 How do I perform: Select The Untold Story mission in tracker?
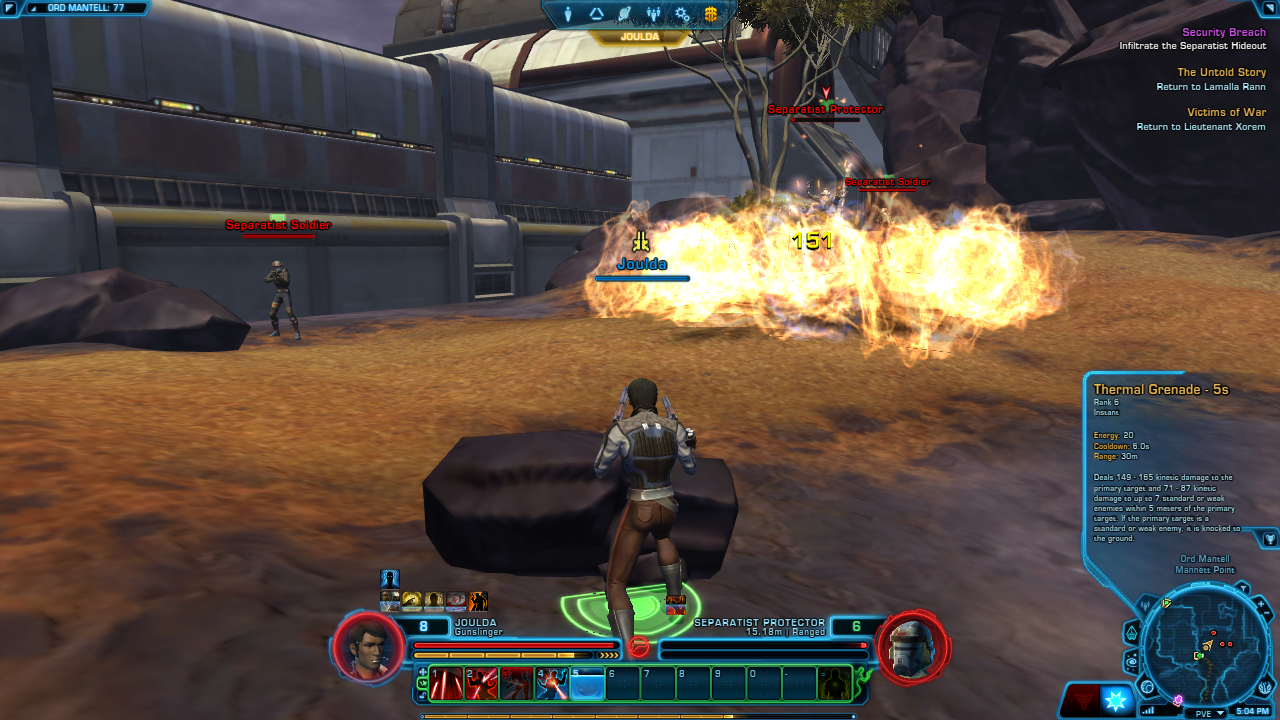point(1221,72)
